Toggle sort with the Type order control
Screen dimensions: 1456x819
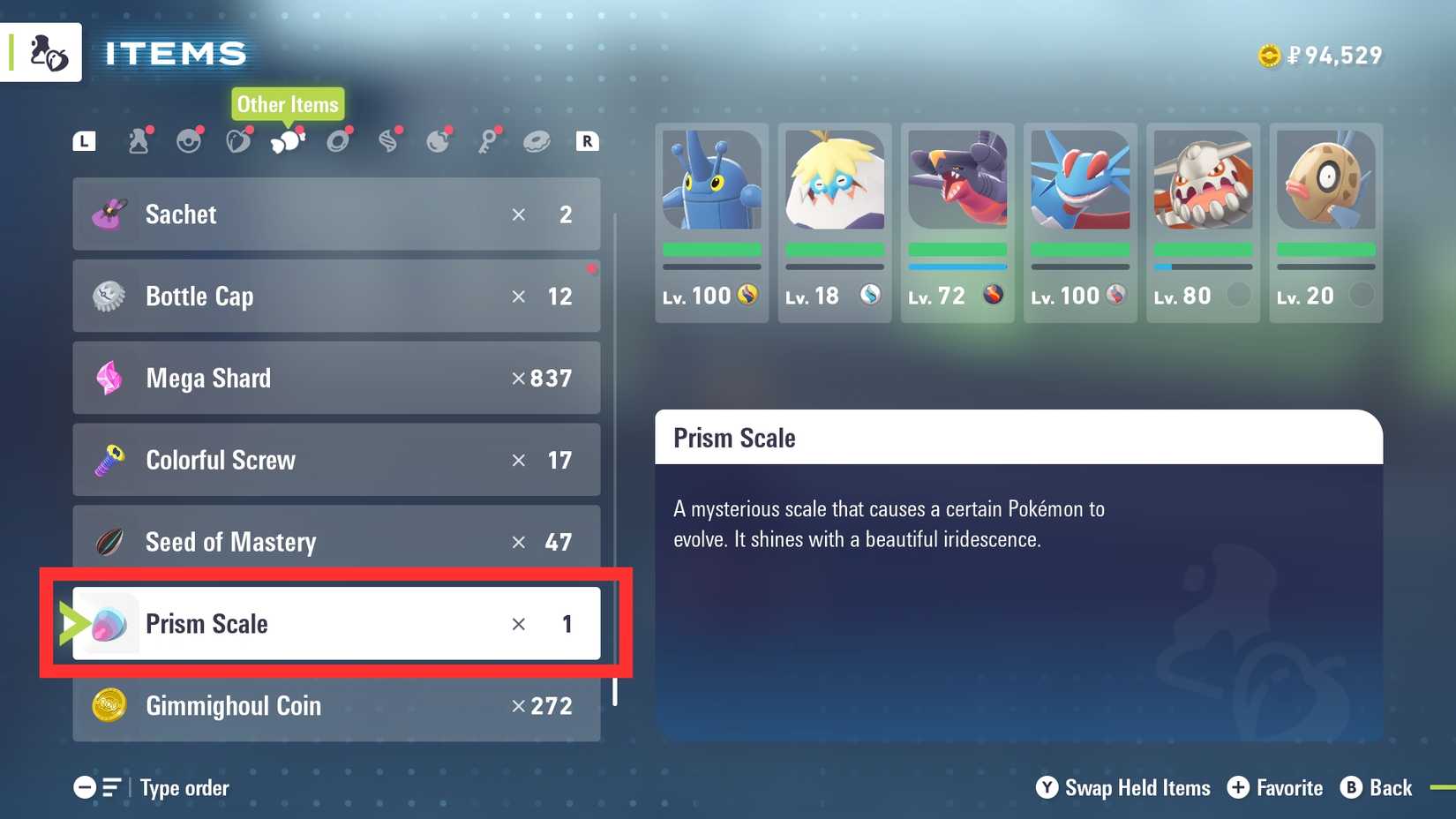pos(184,787)
